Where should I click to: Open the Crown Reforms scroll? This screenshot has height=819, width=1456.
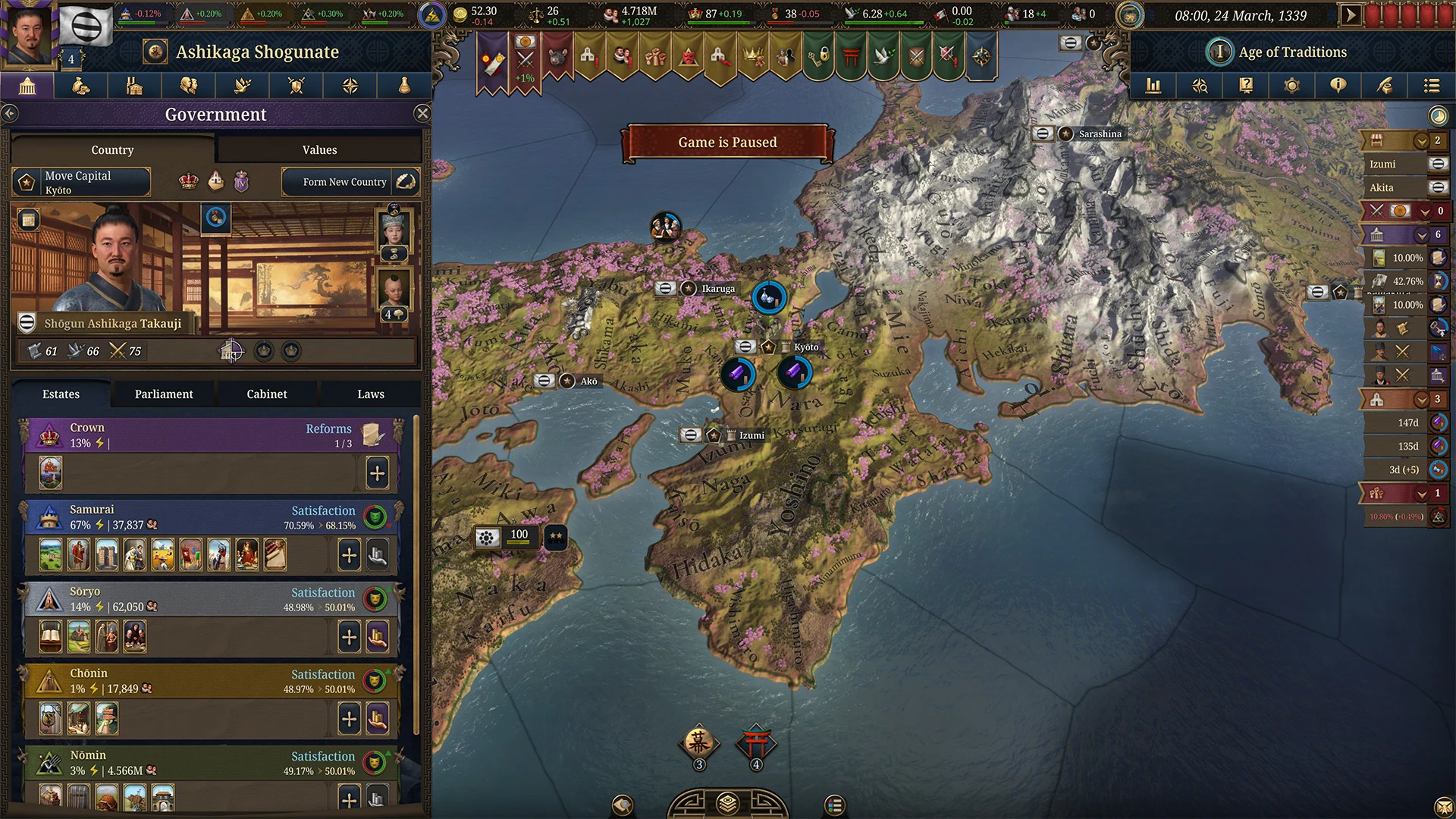(372, 435)
